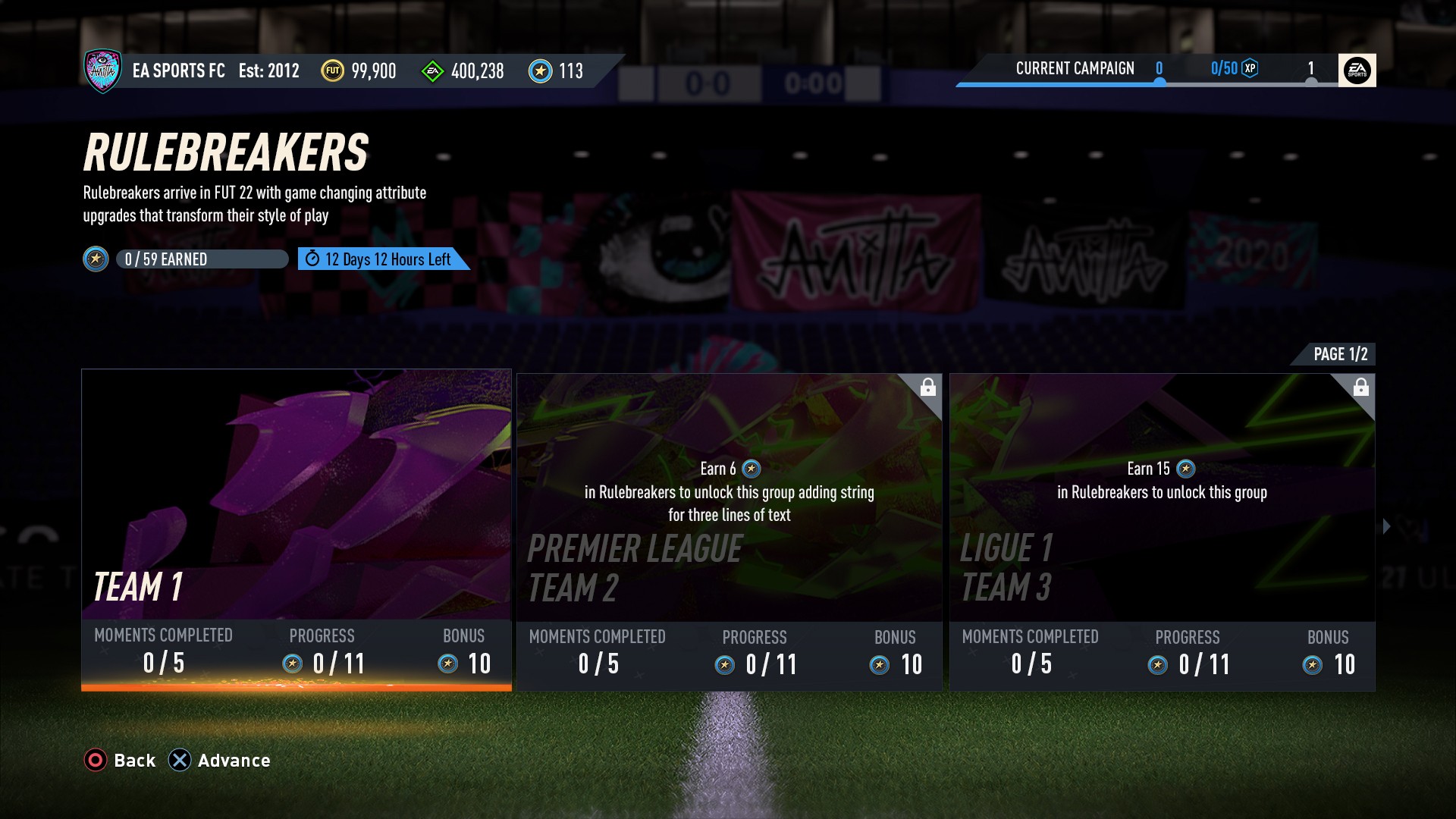The width and height of the screenshot is (1456, 819).
Task: Open the locked Ligue 1 Team 3 group
Action: [1162, 531]
